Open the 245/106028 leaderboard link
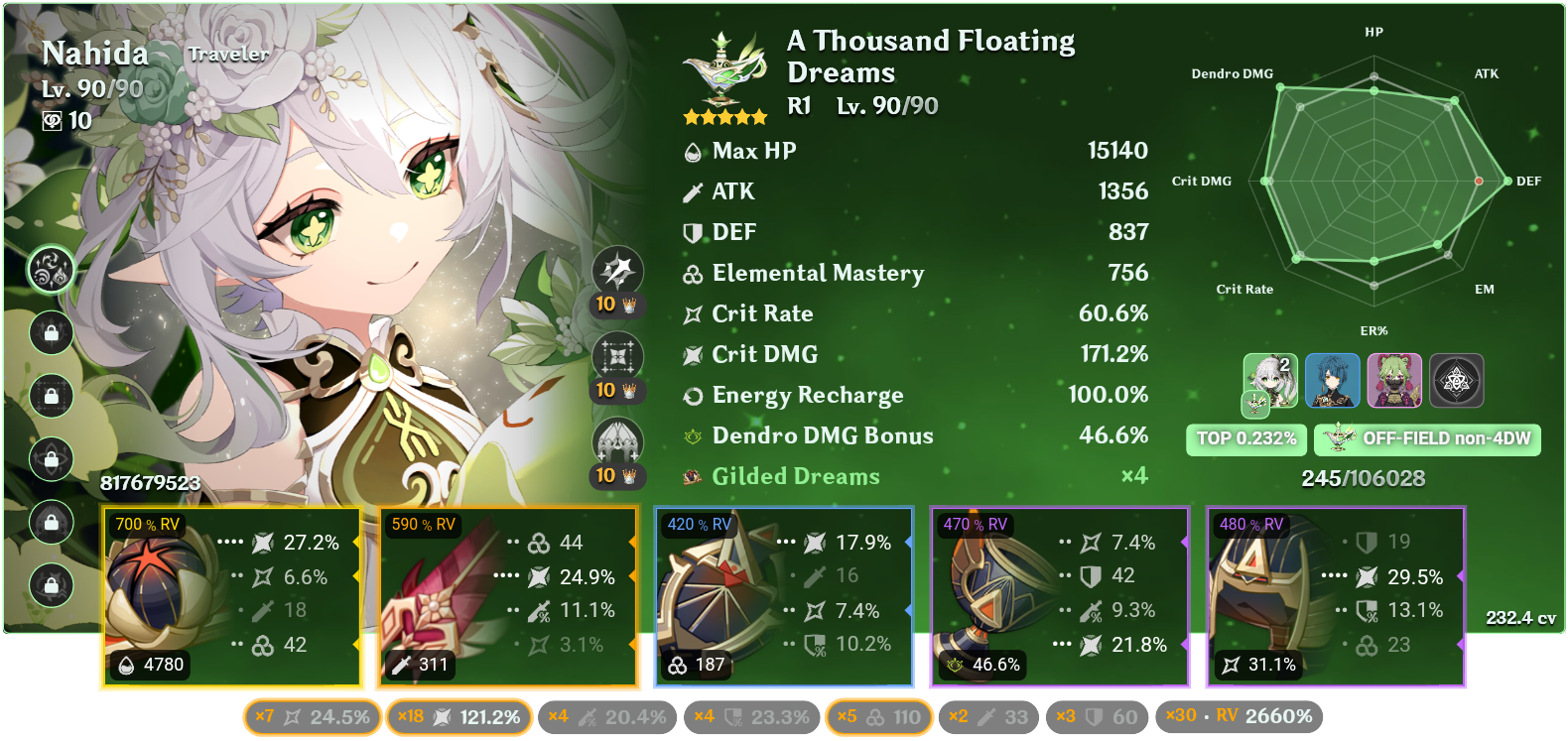 click(1364, 477)
